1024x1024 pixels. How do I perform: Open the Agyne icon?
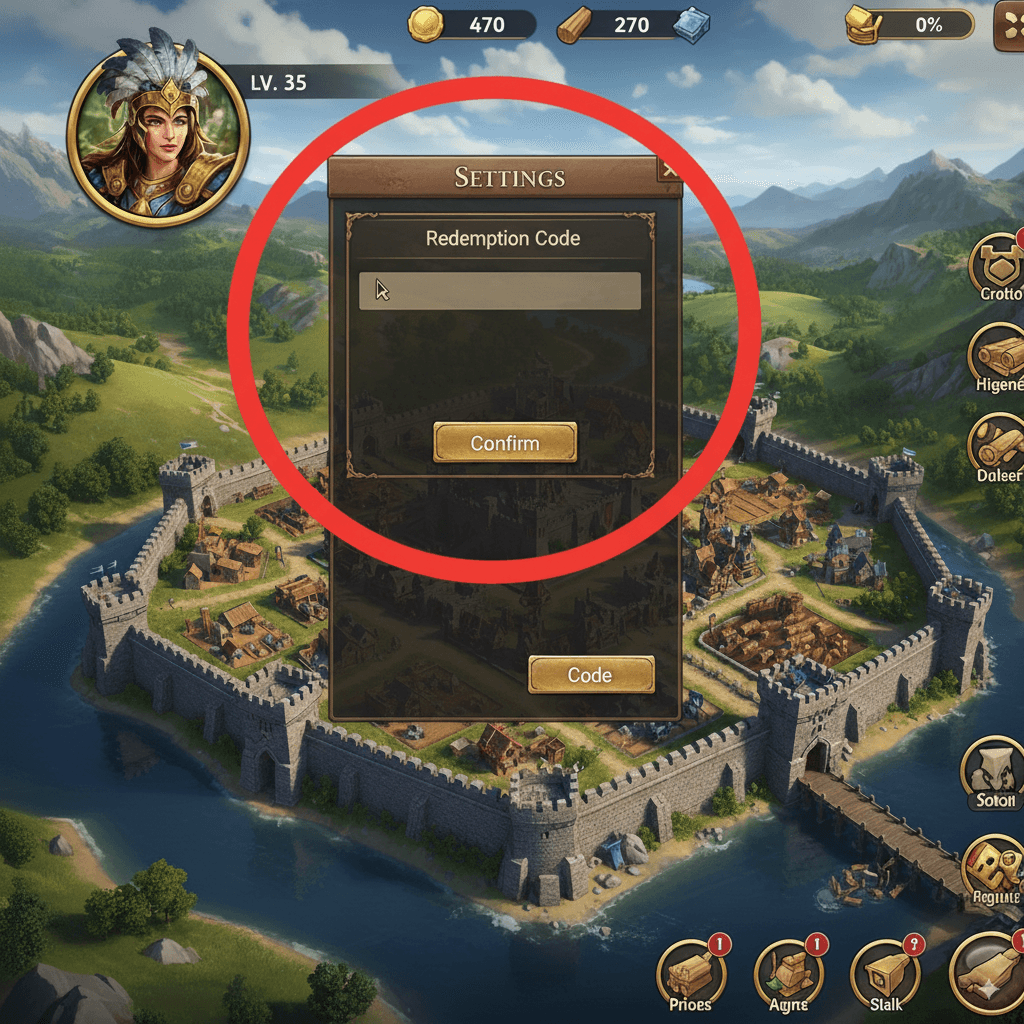point(790,971)
